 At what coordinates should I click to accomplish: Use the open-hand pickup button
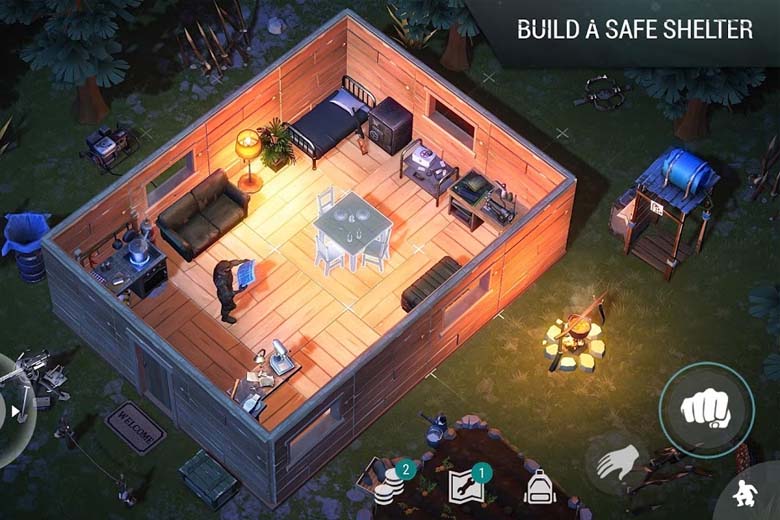click(x=617, y=464)
